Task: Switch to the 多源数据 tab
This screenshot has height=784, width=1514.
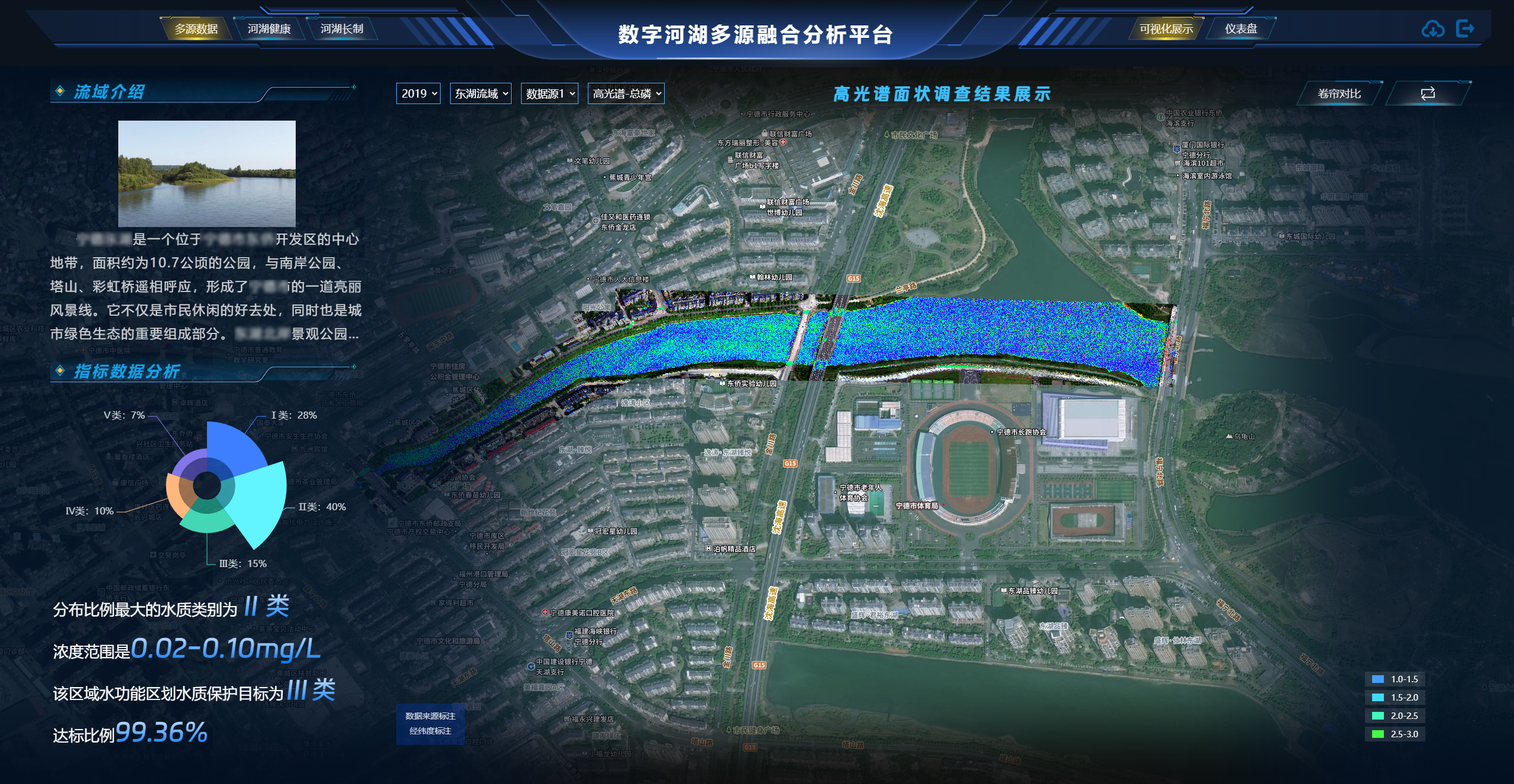Action: 197,28
